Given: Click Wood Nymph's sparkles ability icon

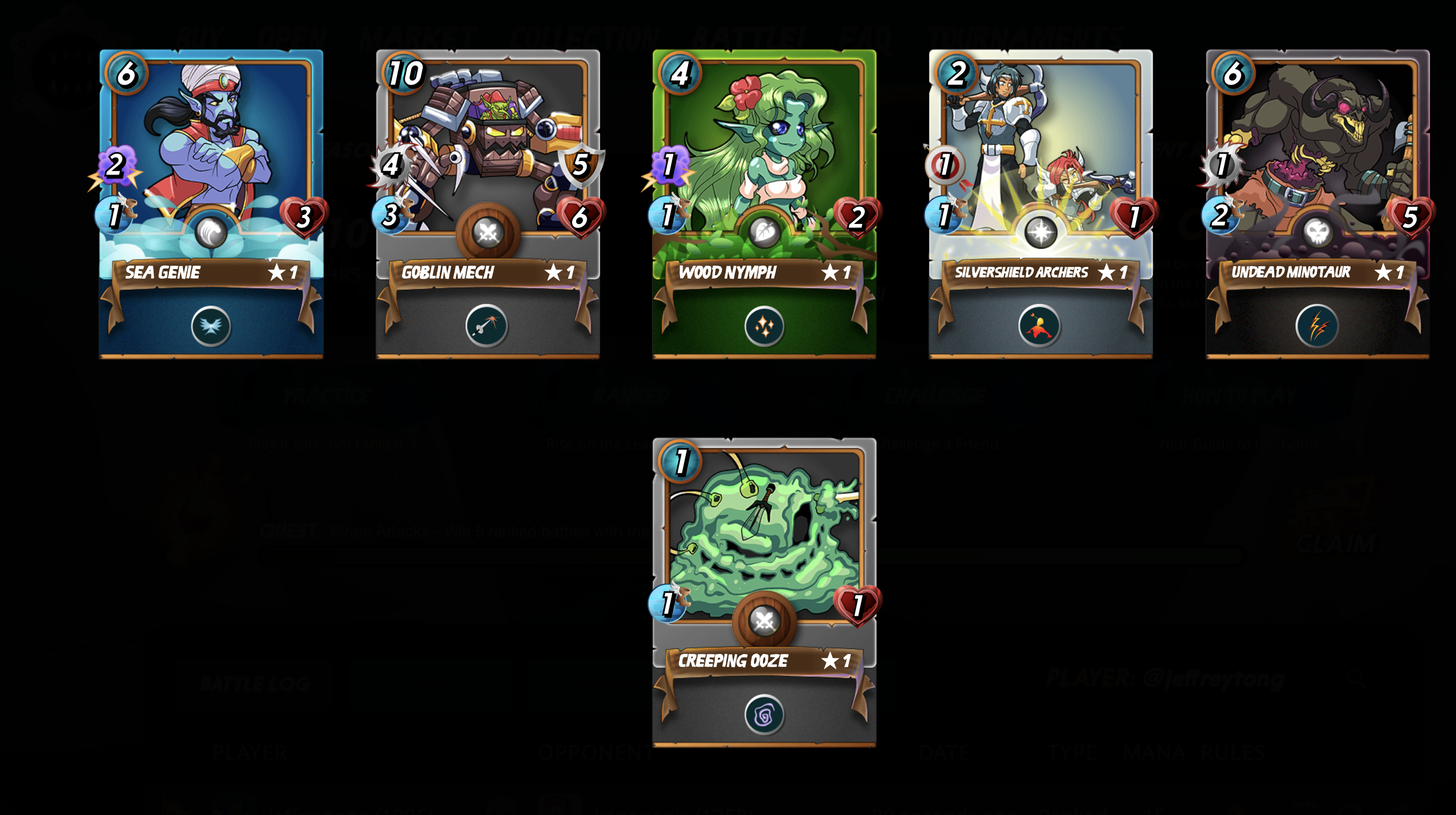Looking at the screenshot, I should tap(764, 326).
